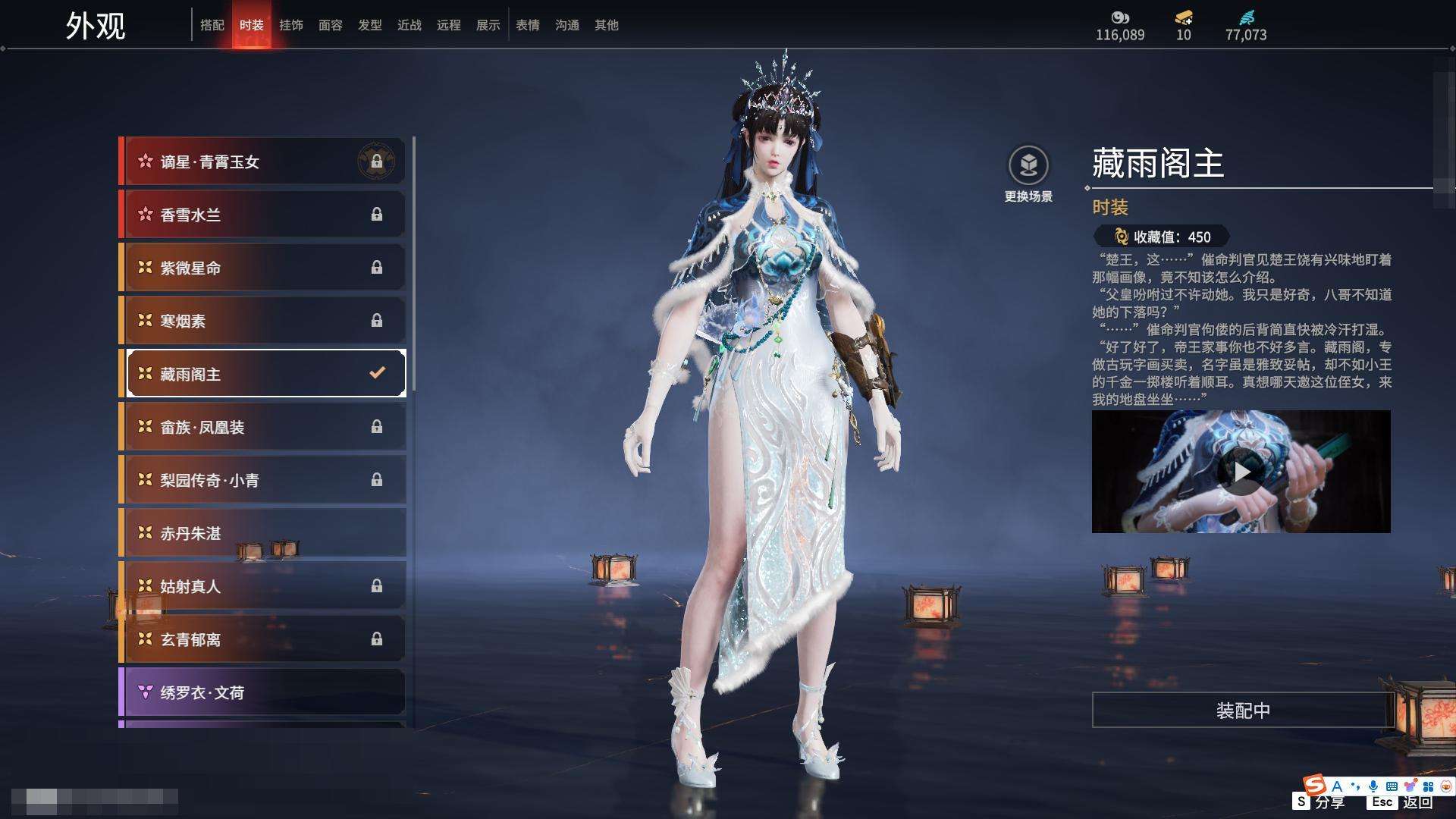Select the 谪星·青霄玉女 outfit
1456x819 pixels.
(x=262, y=162)
